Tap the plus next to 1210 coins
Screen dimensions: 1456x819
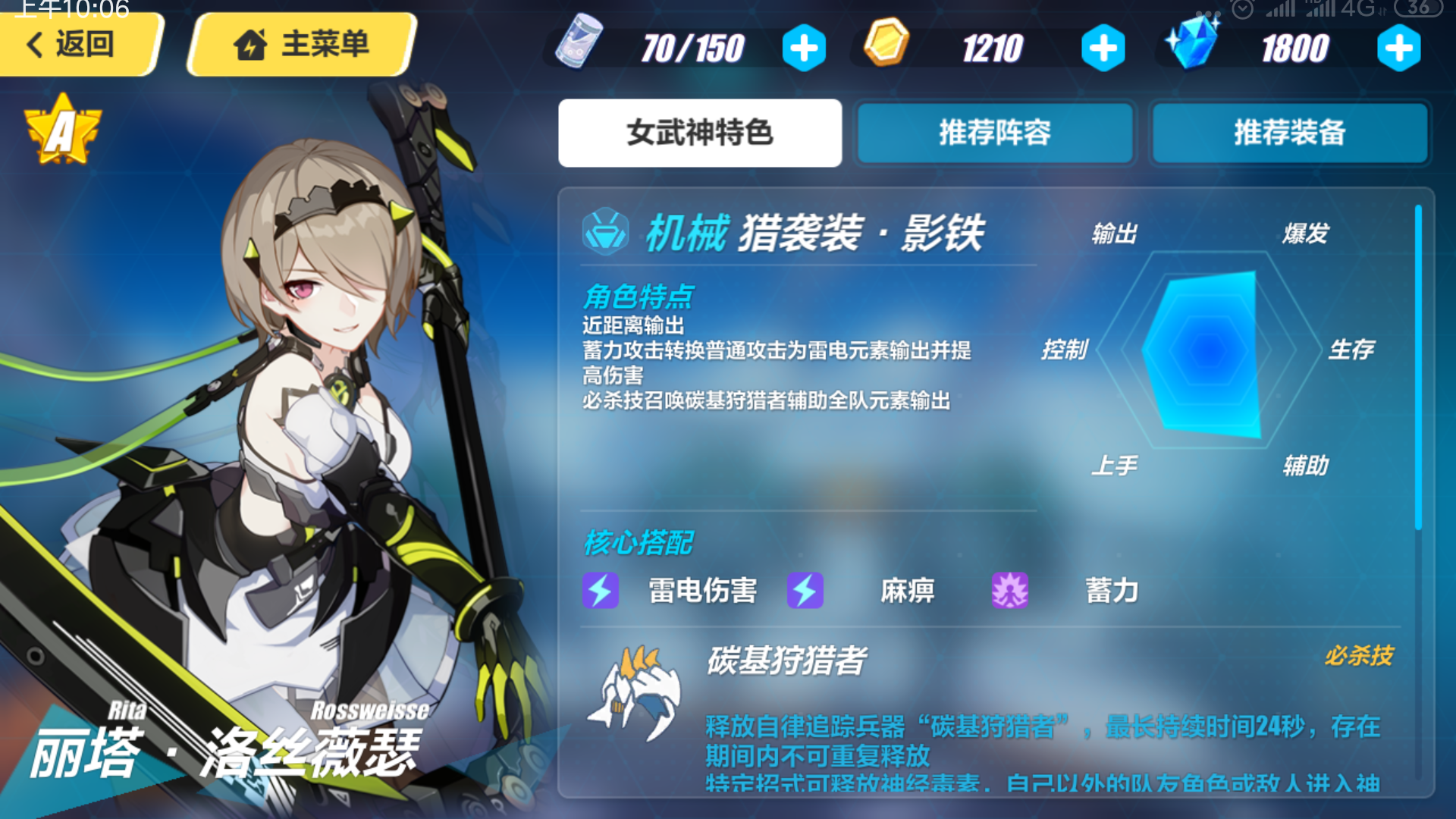click(1103, 47)
